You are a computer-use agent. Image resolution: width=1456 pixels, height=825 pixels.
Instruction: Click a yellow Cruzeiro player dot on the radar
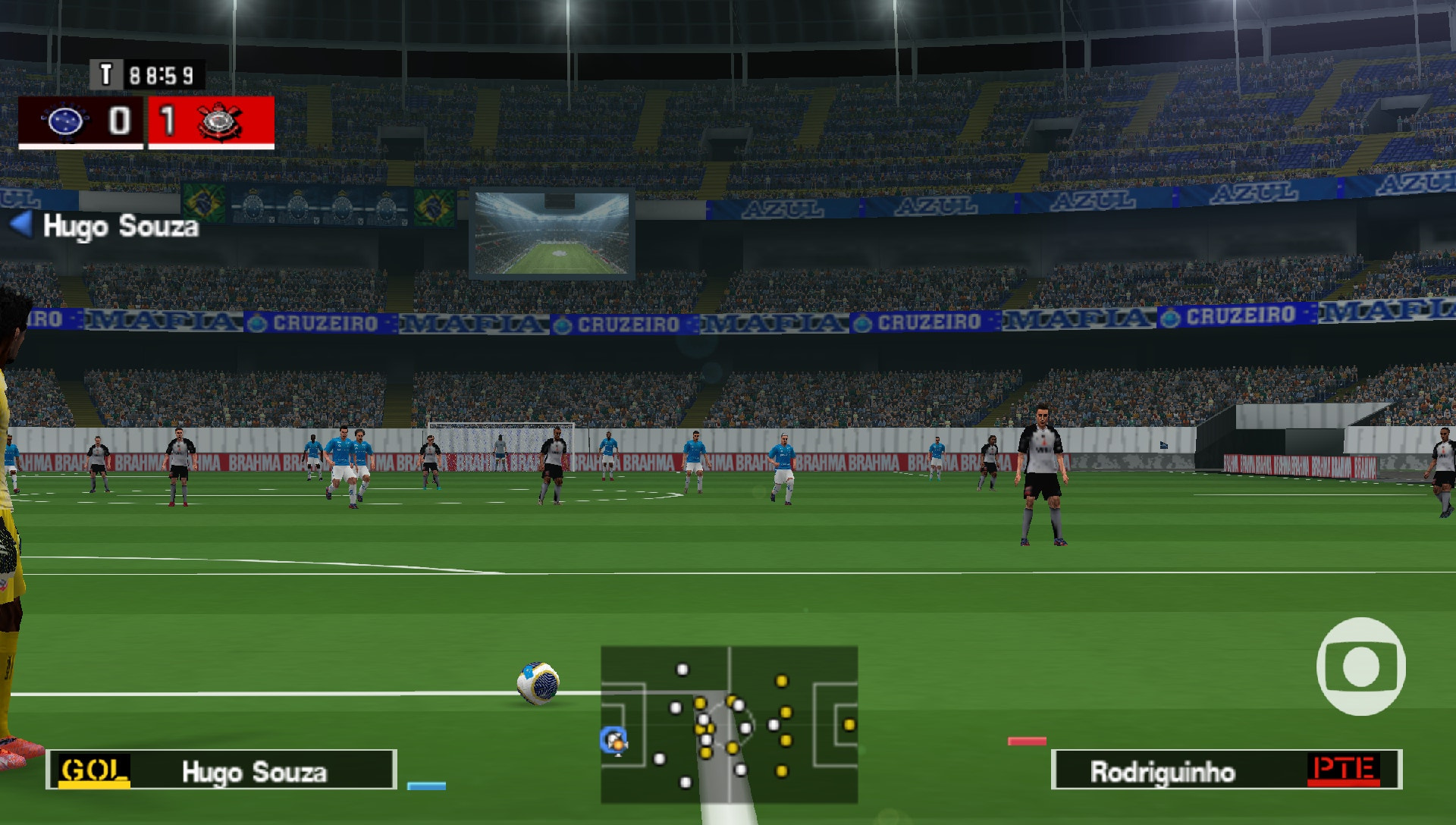[x=780, y=680]
